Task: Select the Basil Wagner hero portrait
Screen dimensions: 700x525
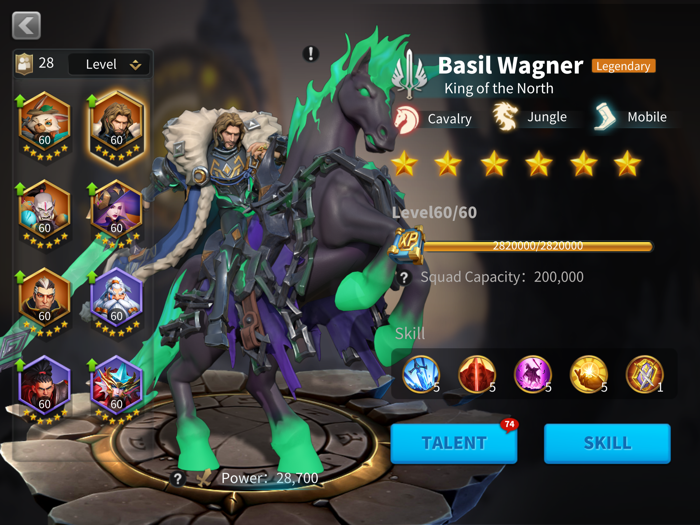Action: point(117,123)
